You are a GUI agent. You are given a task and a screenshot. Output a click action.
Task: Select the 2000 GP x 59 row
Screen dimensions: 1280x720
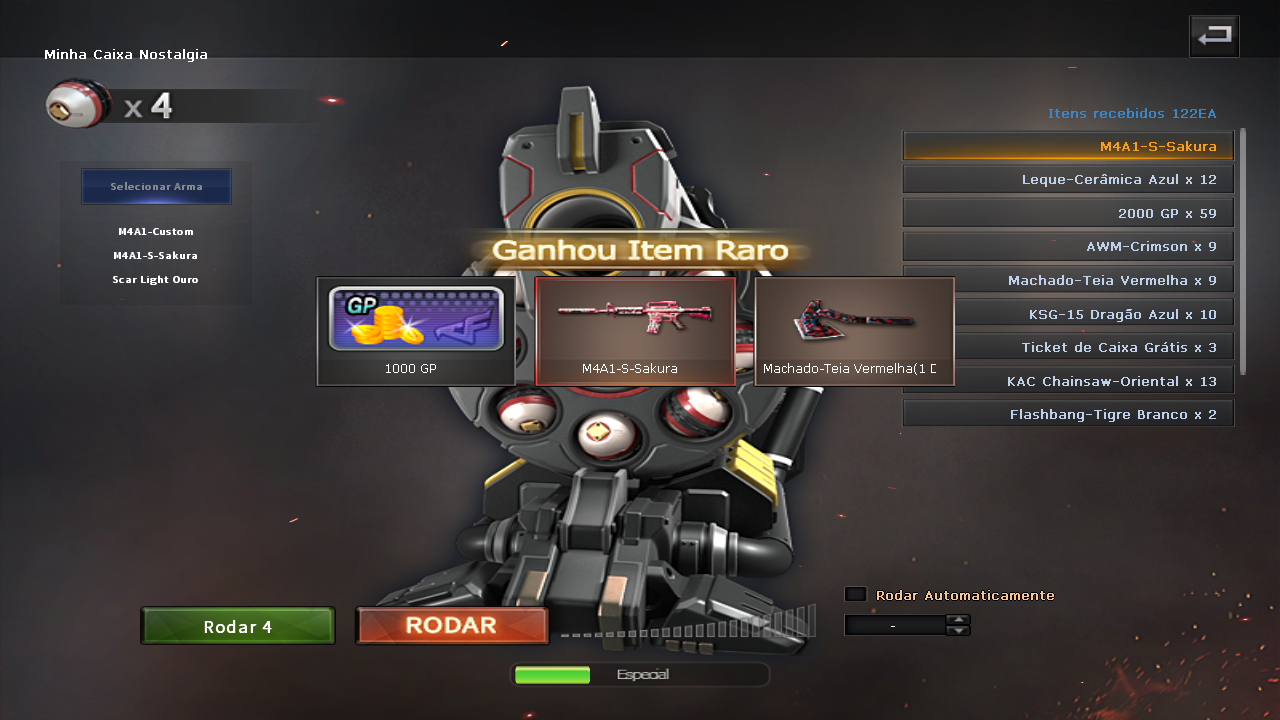tap(1068, 213)
